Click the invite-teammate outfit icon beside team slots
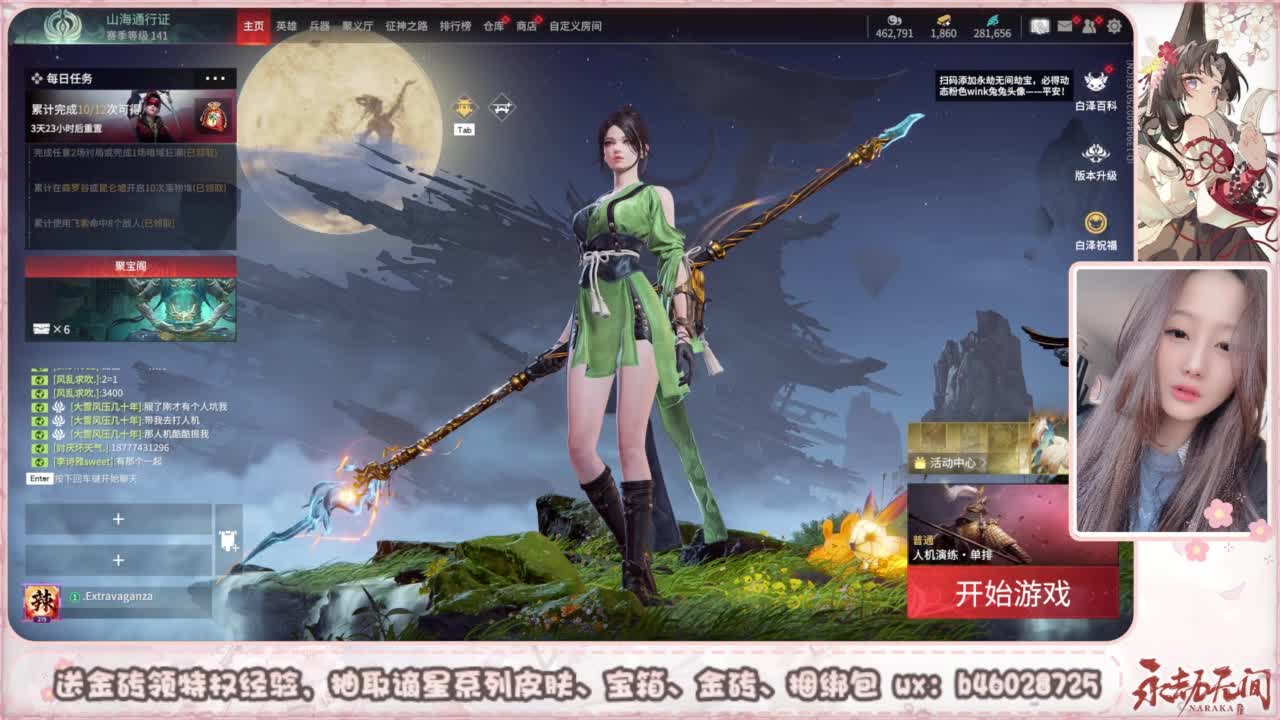The image size is (1280, 720). pyautogui.click(x=227, y=541)
